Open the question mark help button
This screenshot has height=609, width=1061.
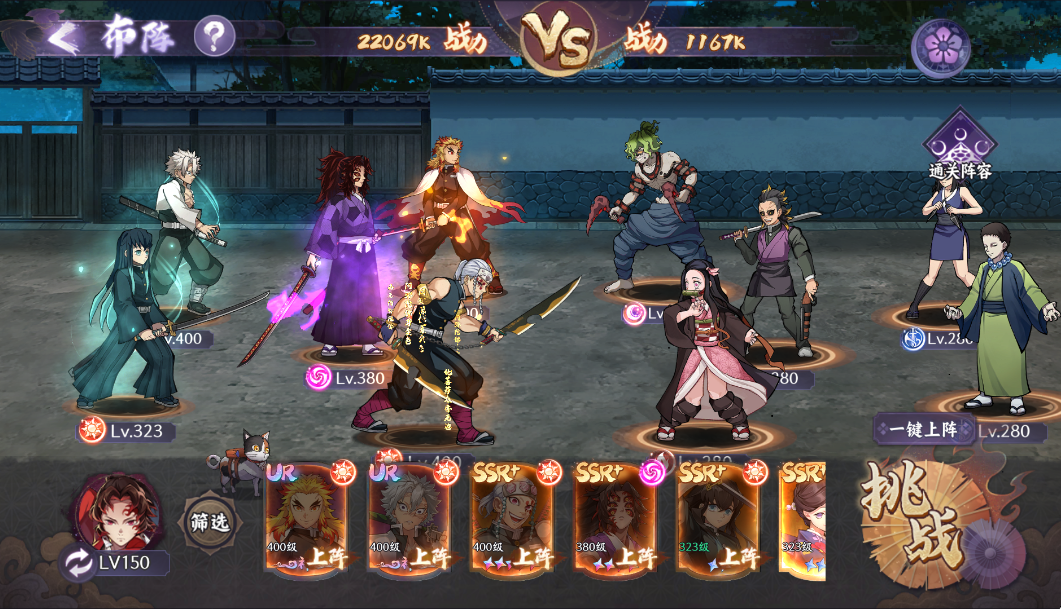coord(214,37)
